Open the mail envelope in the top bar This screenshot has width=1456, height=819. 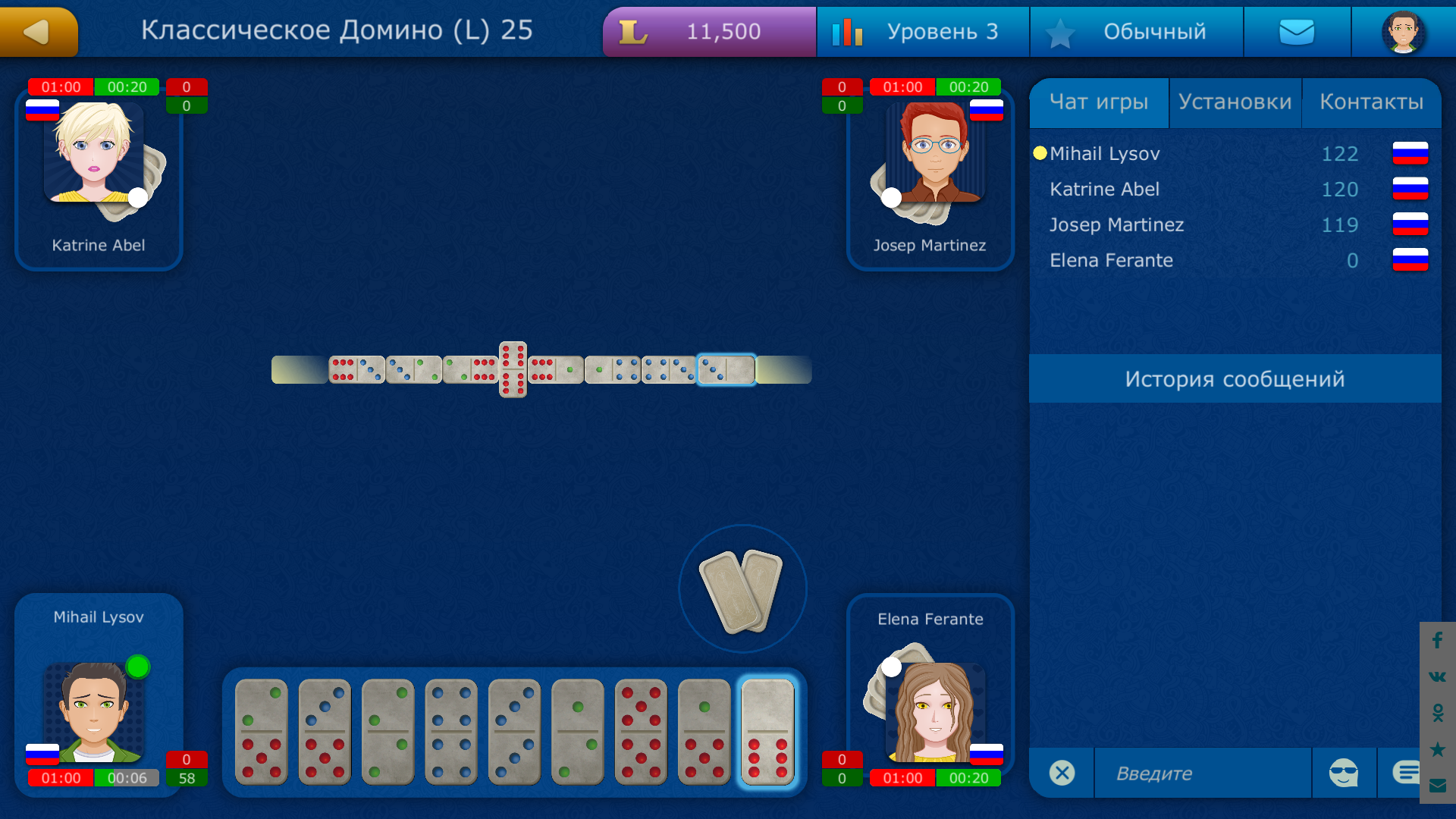pos(1297,31)
